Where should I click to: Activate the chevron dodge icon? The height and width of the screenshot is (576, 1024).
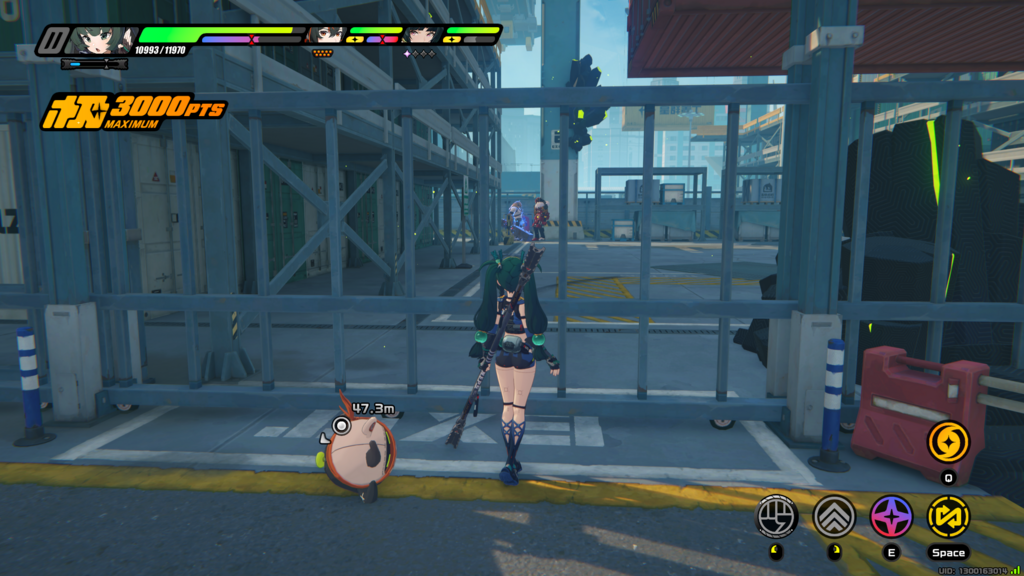[833, 516]
